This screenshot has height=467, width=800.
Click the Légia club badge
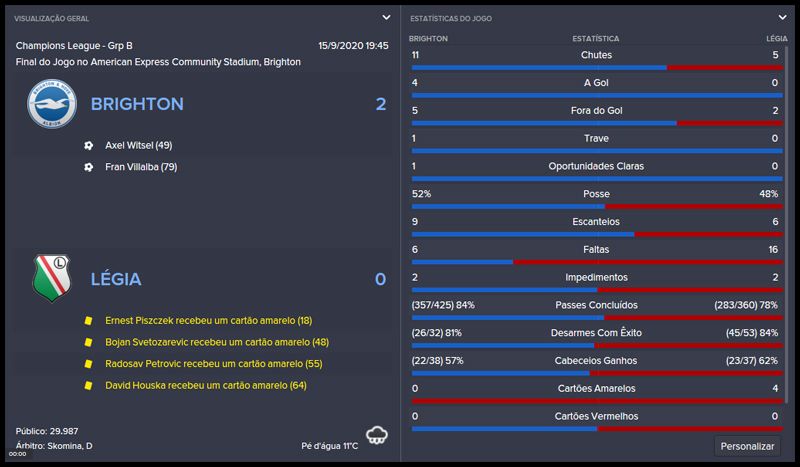(52, 278)
